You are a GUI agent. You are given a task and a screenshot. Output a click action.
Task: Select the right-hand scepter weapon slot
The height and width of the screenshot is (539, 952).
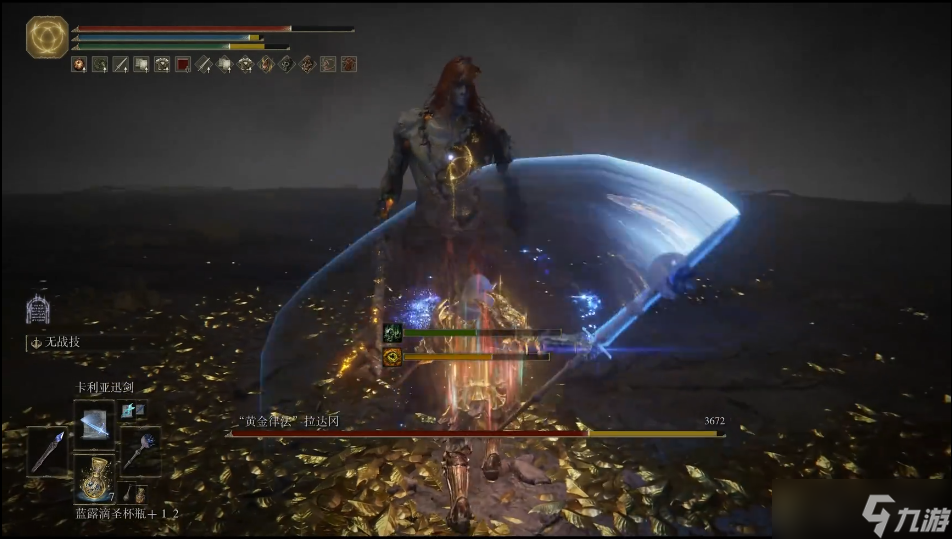tap(139, 450)
